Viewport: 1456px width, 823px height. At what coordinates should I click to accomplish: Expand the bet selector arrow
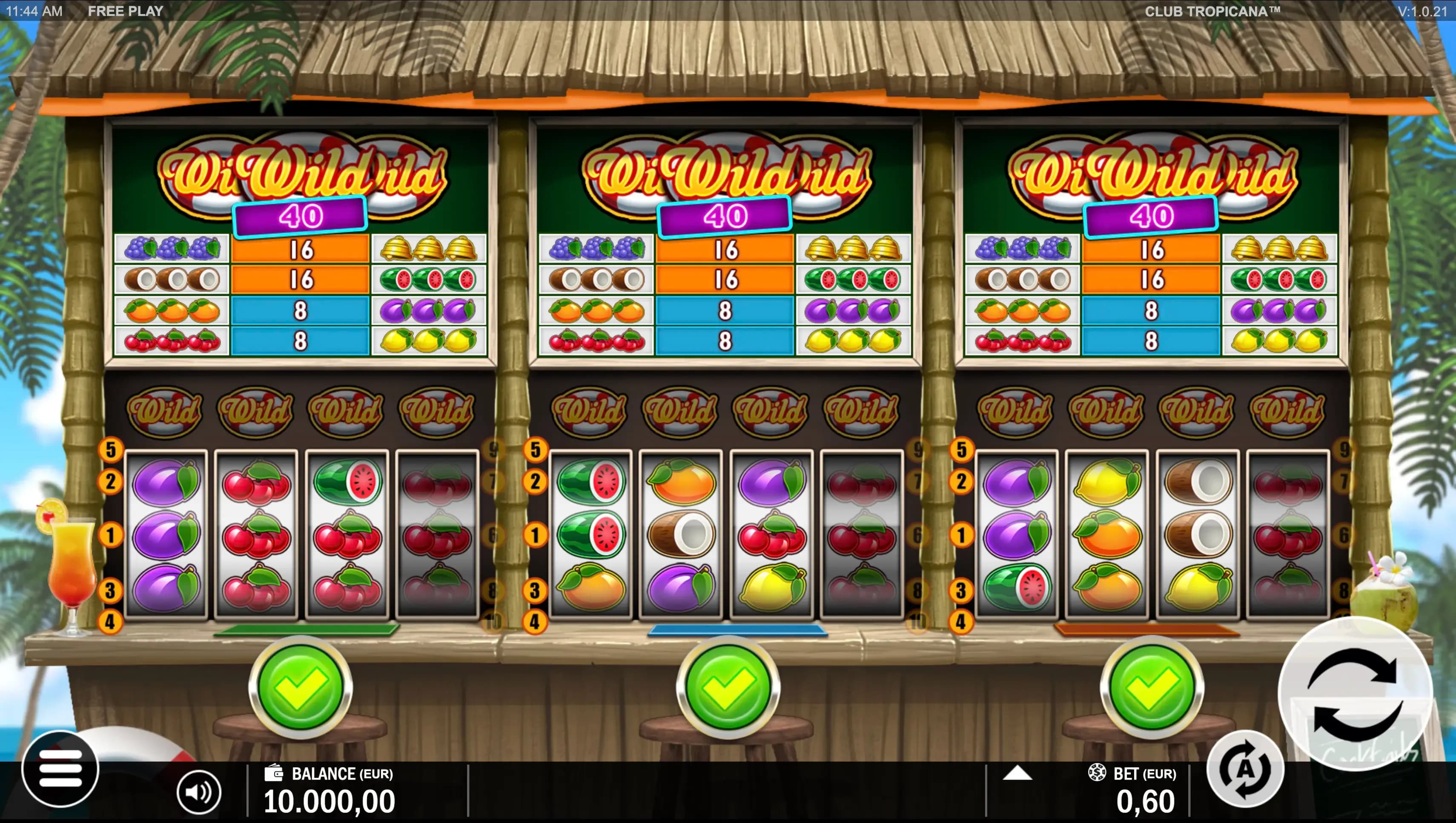pos(1017,773)
